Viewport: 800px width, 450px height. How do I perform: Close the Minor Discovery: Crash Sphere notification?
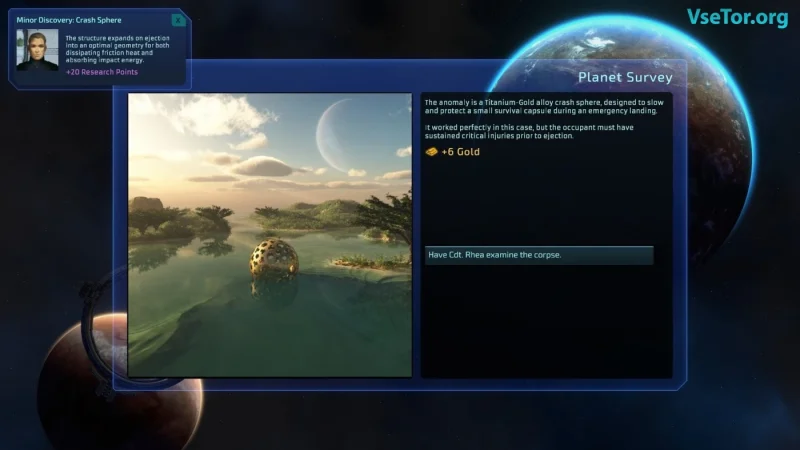coord(178,20)
